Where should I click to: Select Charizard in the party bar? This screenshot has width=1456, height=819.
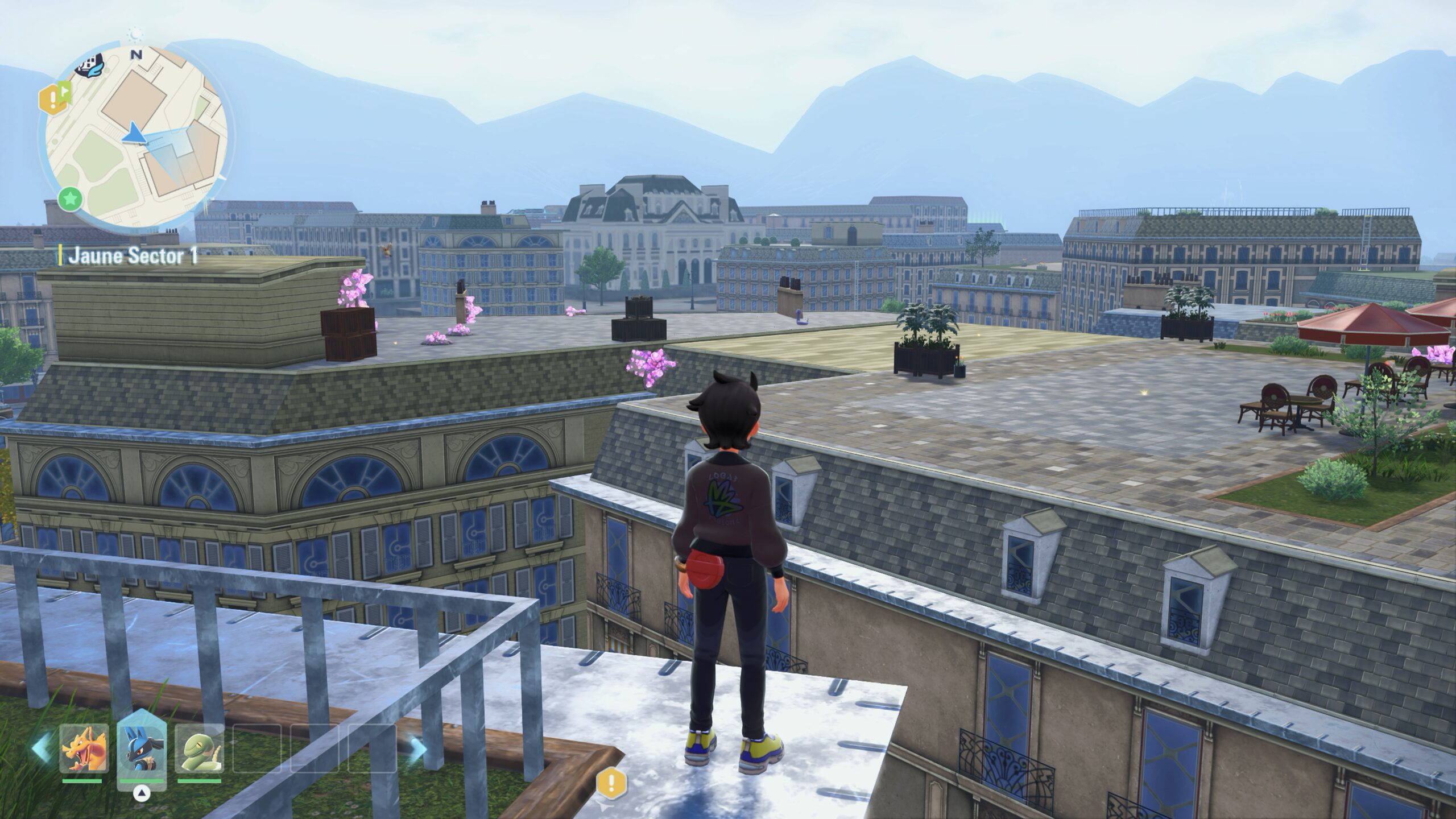84,748
